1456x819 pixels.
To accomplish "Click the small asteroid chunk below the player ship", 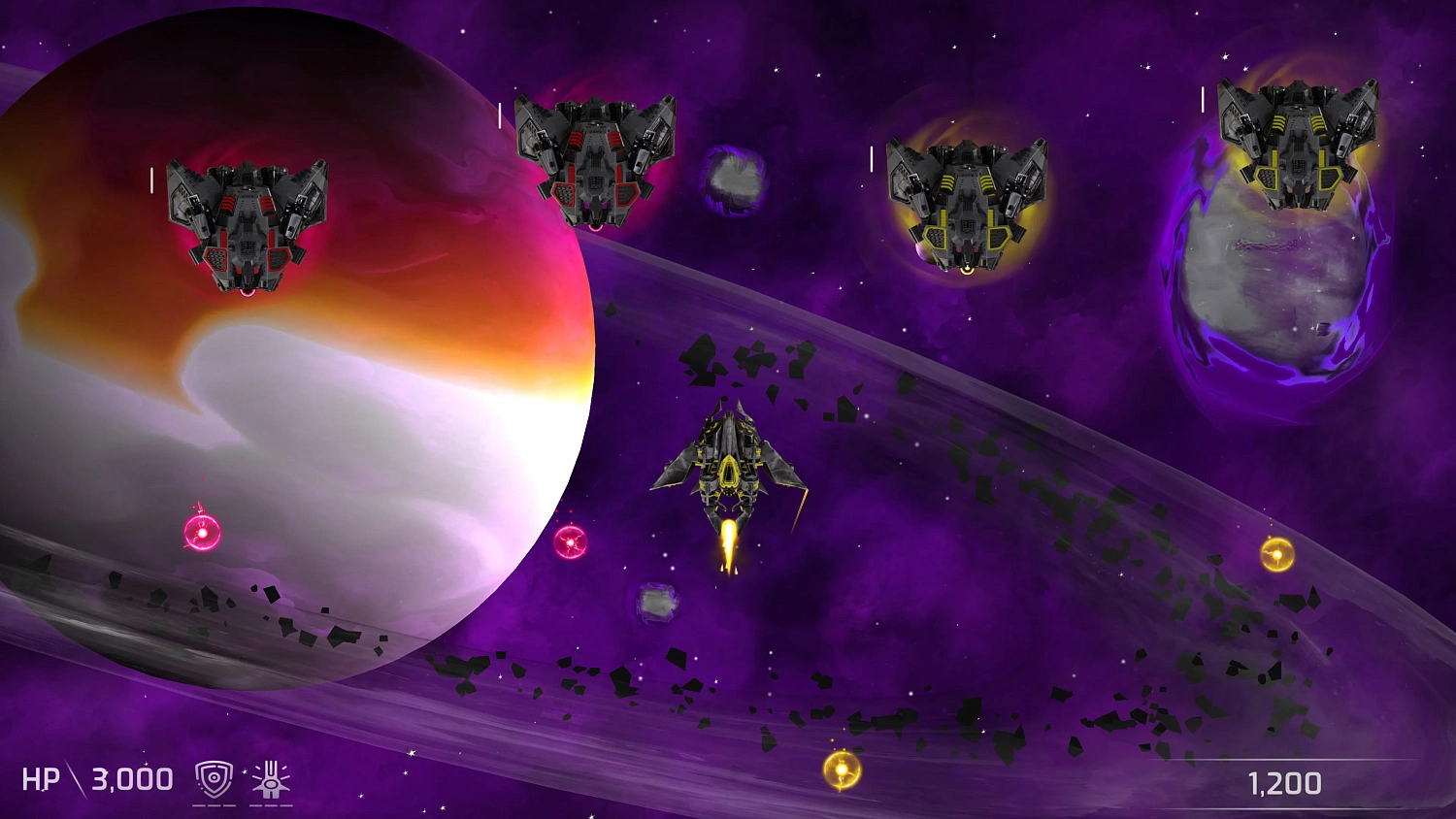I will pos(658,602).
